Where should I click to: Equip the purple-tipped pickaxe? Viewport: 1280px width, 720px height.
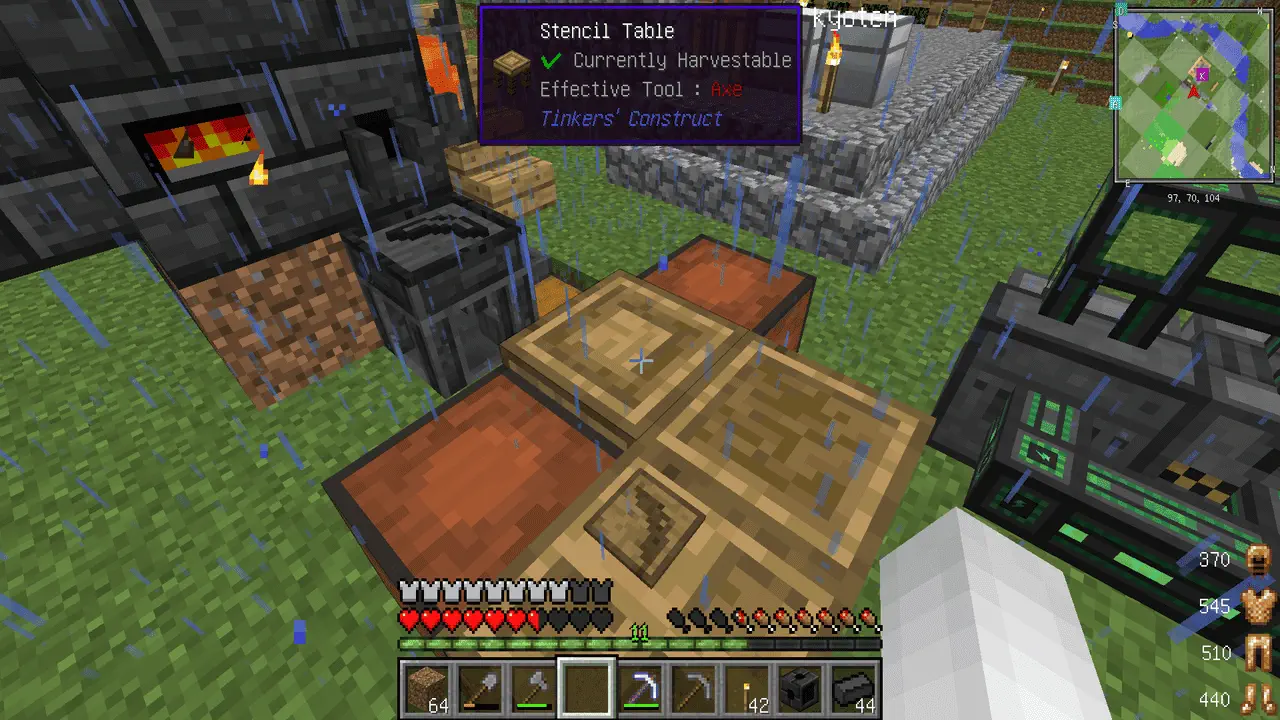(x=640, y=690)
